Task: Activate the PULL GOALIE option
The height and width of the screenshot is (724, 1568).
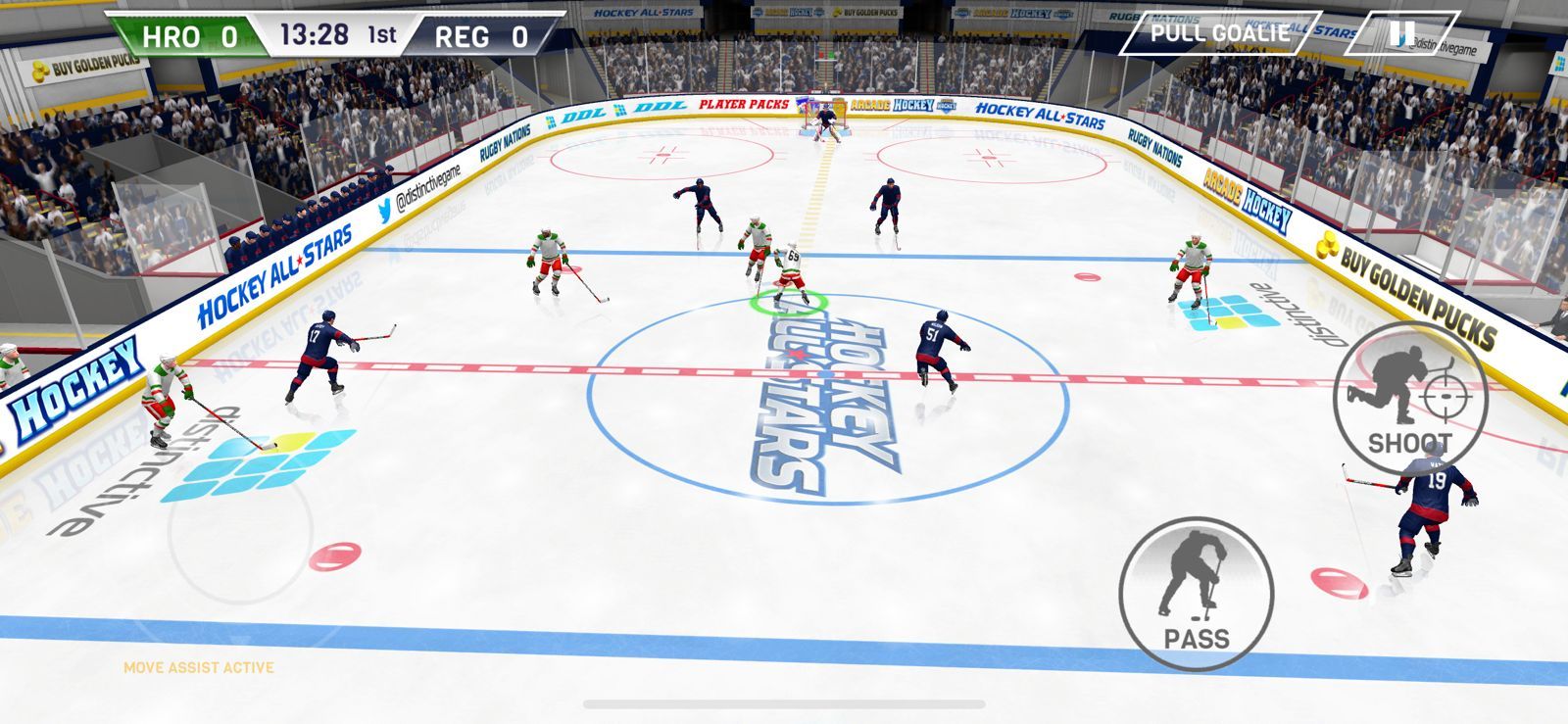Action: pyautogui.click(x=1218, y=31)
